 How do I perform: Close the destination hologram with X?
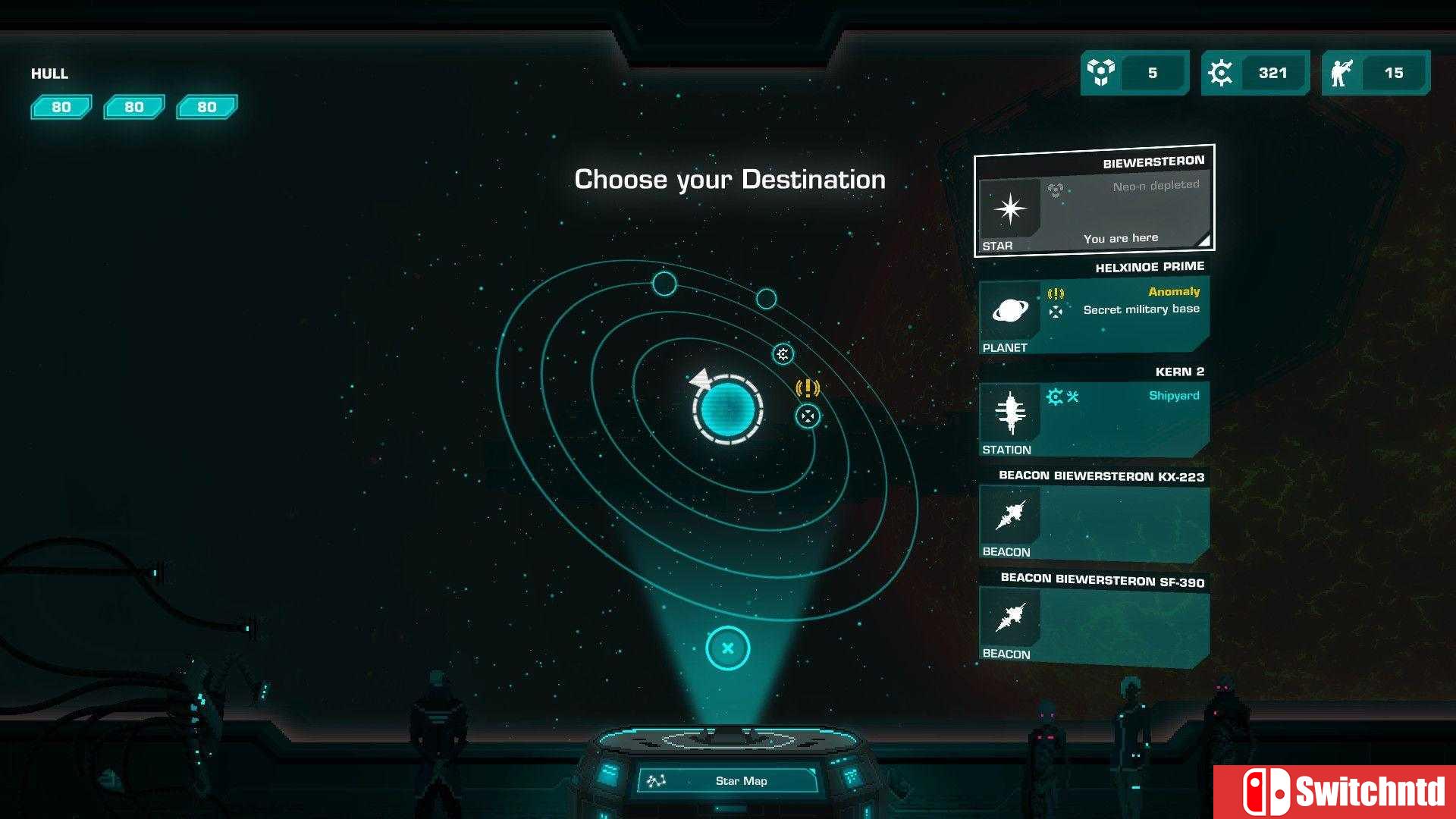(727, 648)
